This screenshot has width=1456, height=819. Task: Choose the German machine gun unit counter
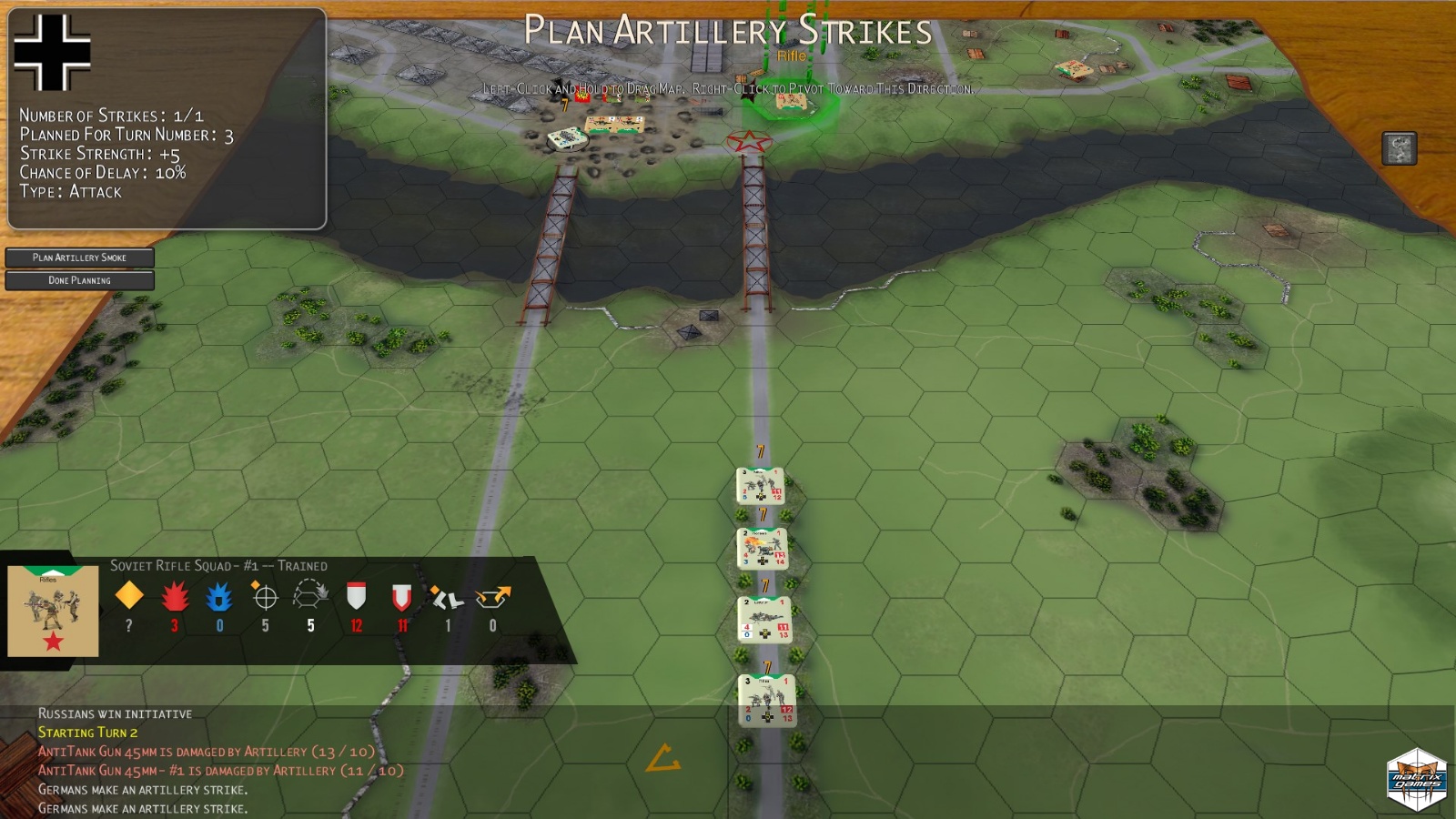tap(763, 620)
